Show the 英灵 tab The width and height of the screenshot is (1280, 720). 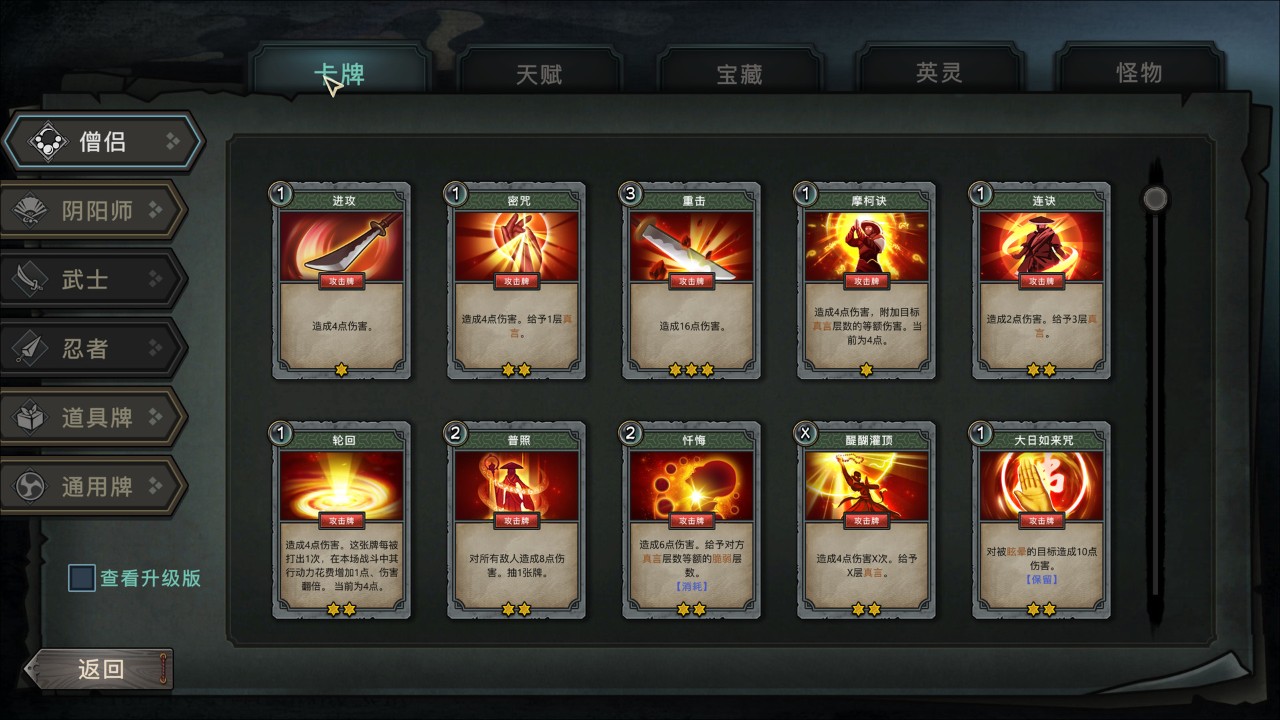tap(939, 73)
